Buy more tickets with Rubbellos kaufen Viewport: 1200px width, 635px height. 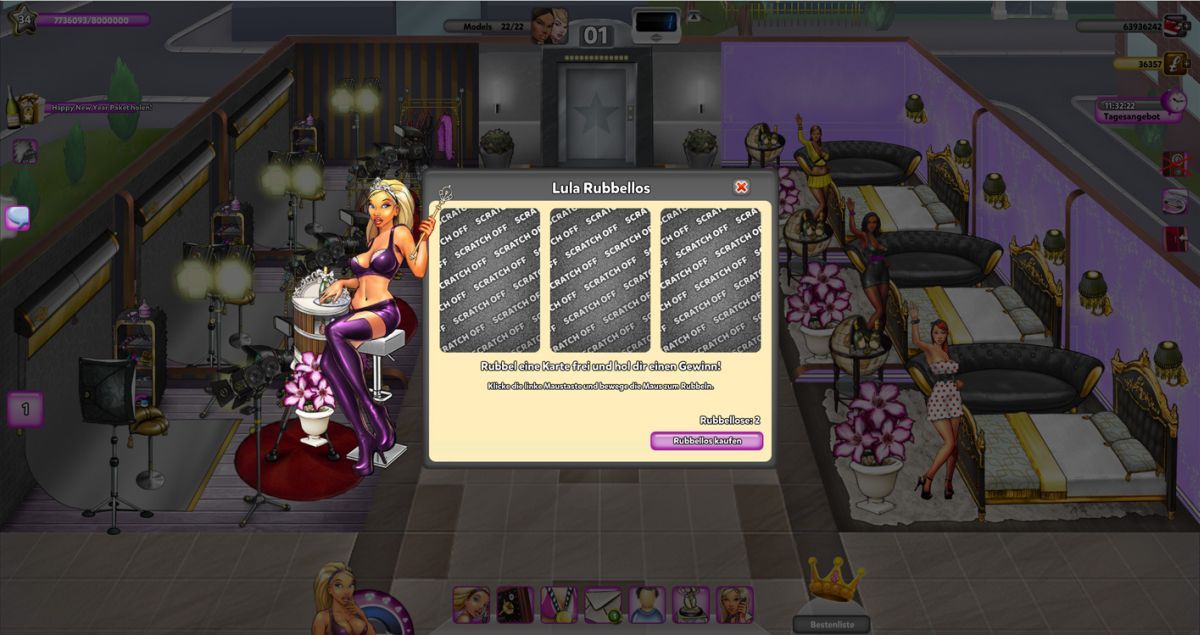(706, 441)
